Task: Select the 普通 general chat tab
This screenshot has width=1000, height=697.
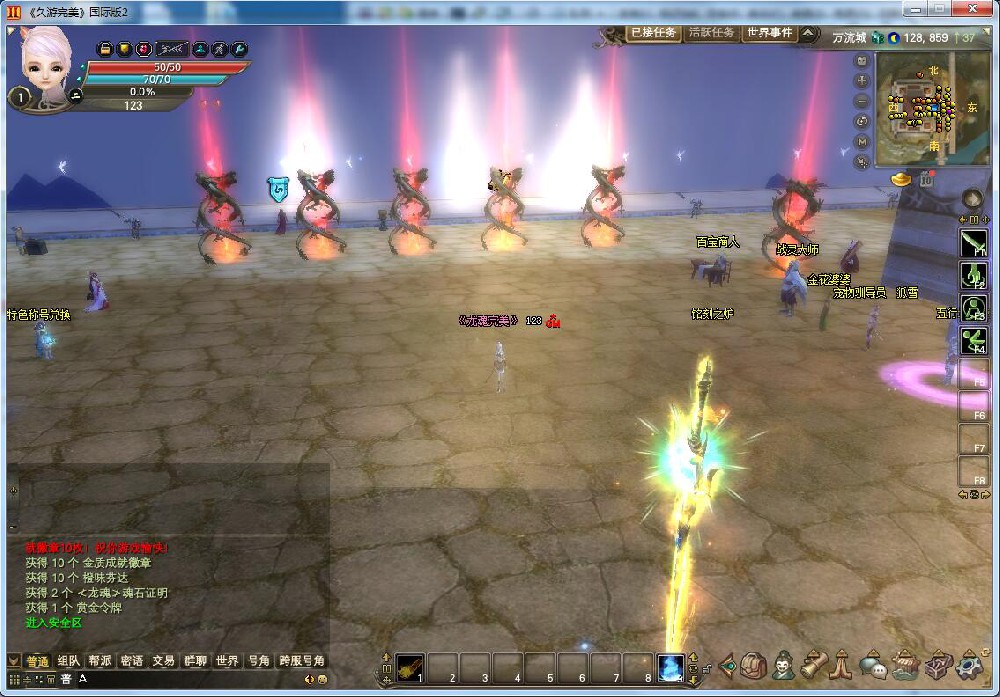Action: [37, 661]
